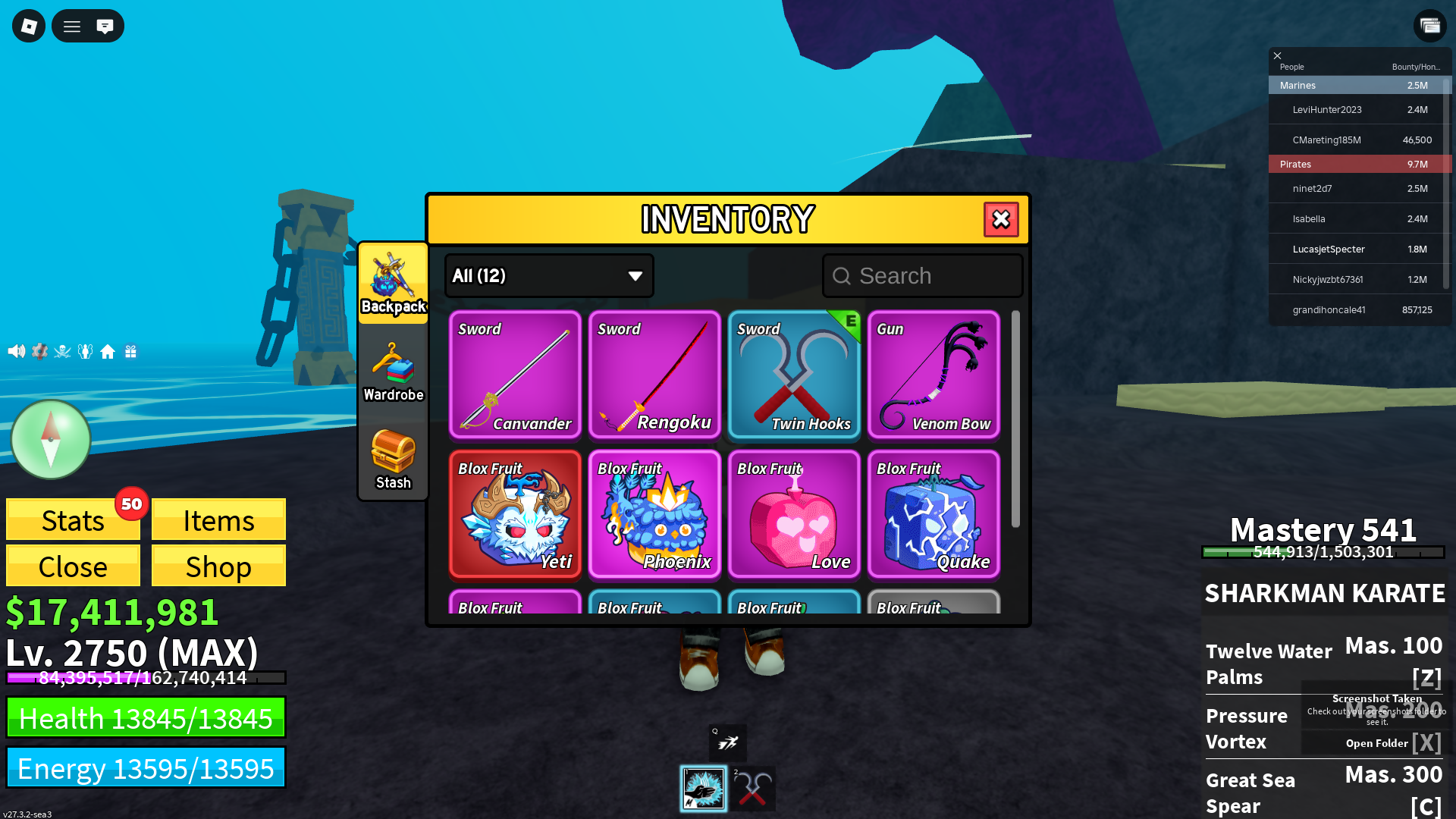
Task: Select the Love Blox Fruit
Action: coord(794,514)
